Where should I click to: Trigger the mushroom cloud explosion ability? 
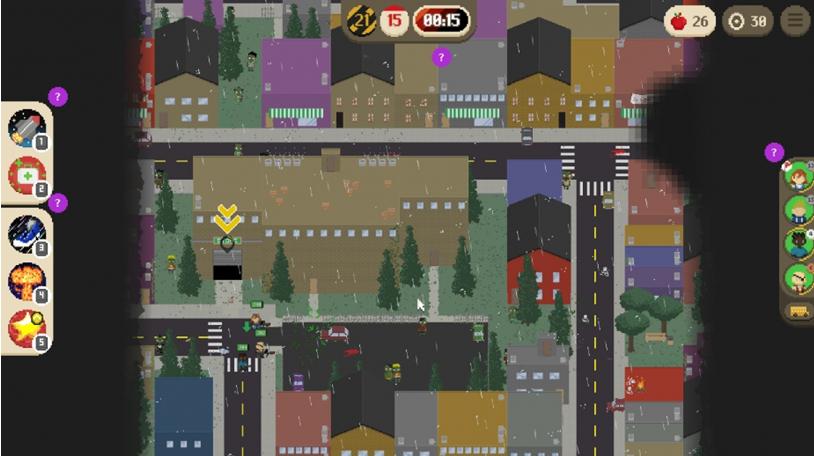(26, 281)
